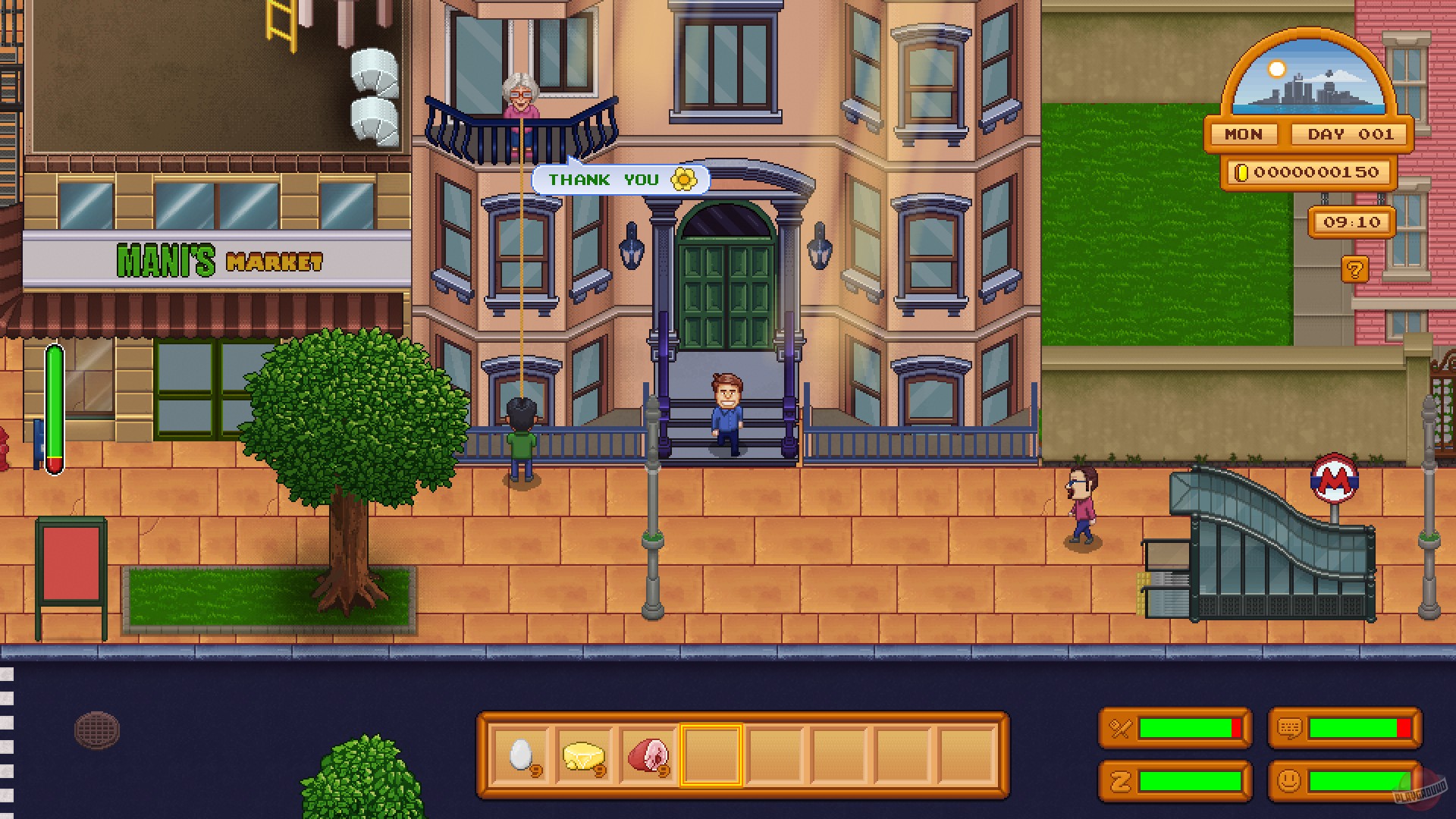The height and width of the screenshot is (819, 1456).
Task: Click the coin icon on the money counter
Action: (x=1244, y=172)
